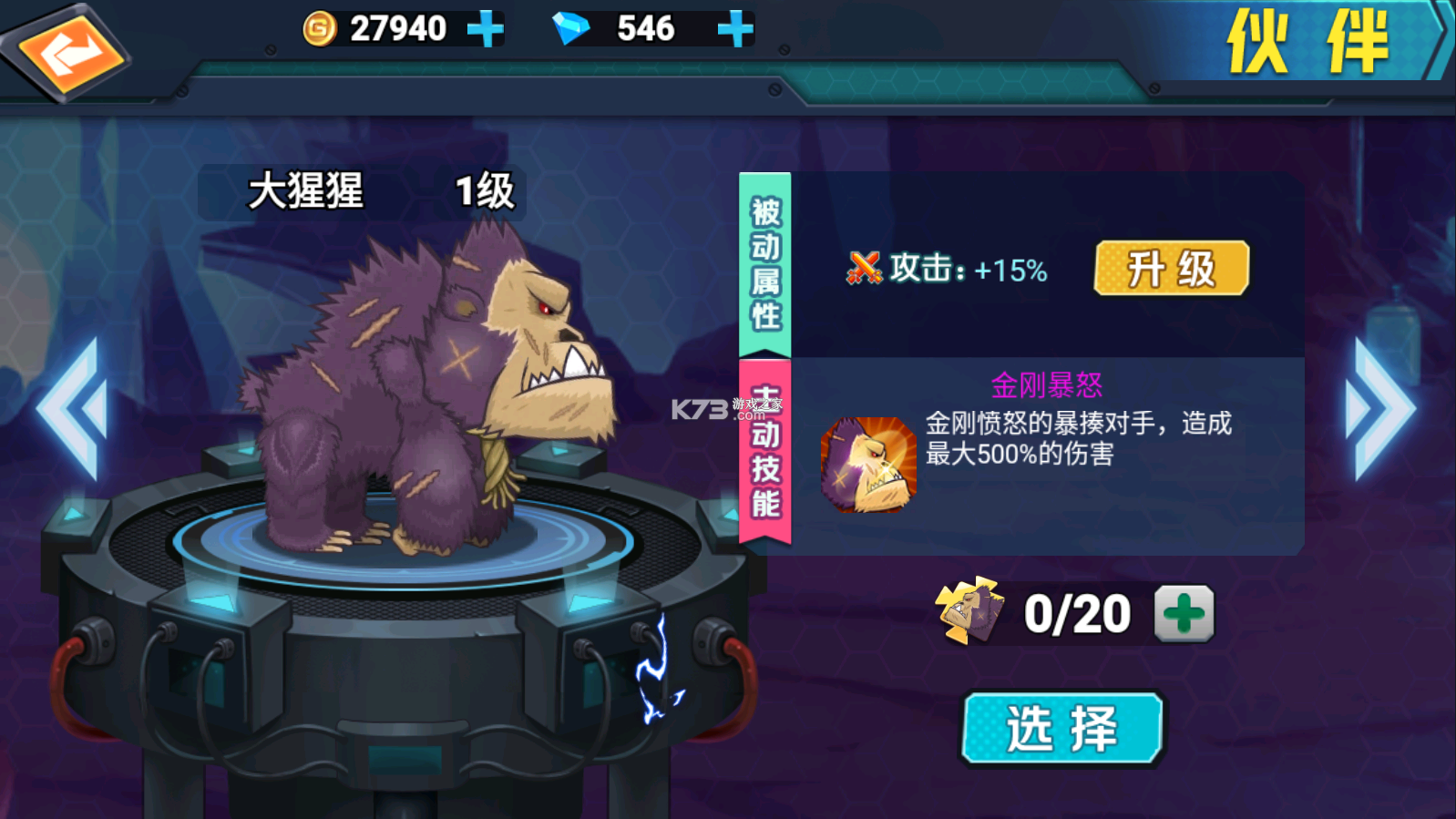The width and height of the screenshot is (1456, 819).
Task: Tap the +15% attack bonus text
Action: point(1007,270)
